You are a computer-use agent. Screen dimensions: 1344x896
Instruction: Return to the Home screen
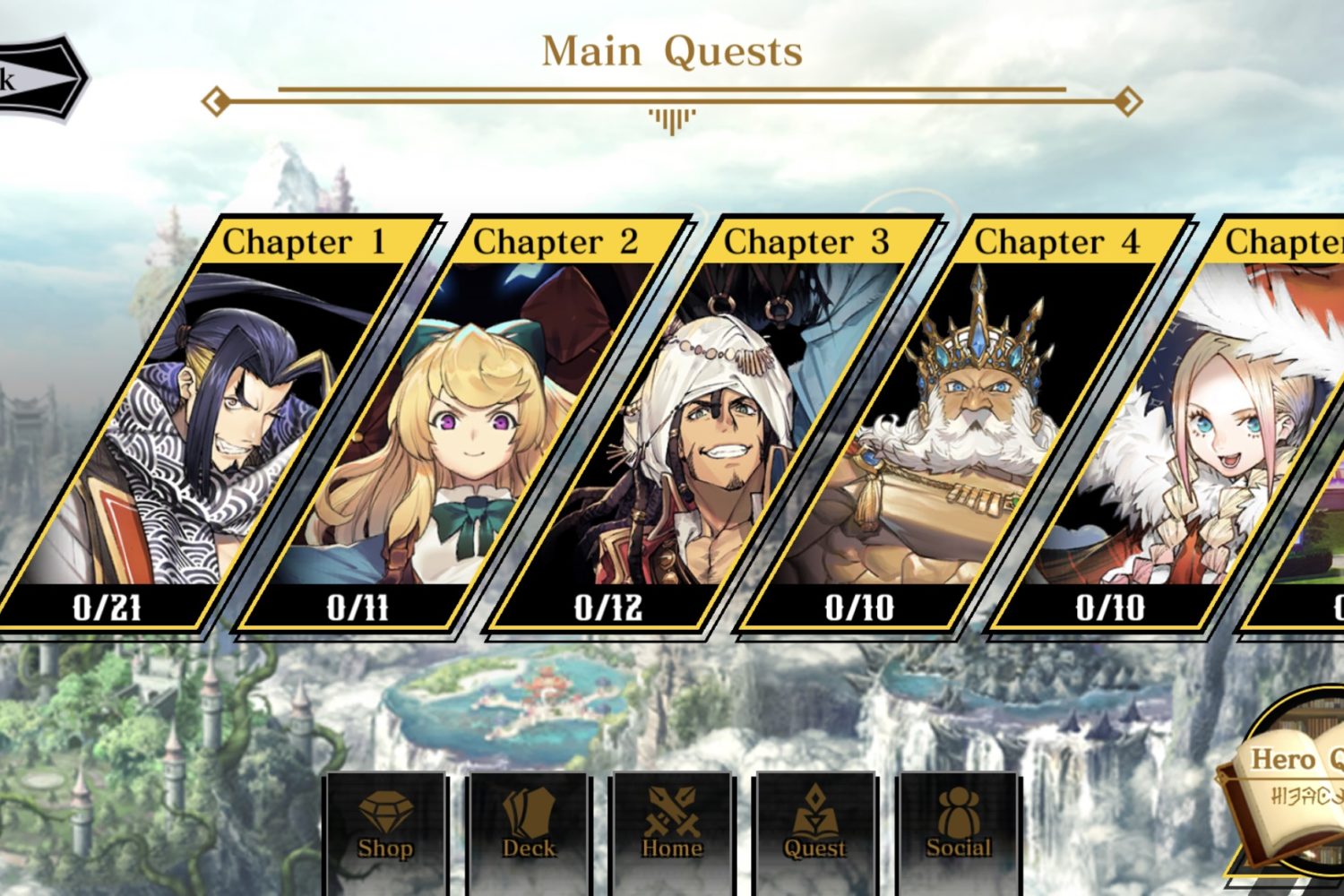(672, 824)
